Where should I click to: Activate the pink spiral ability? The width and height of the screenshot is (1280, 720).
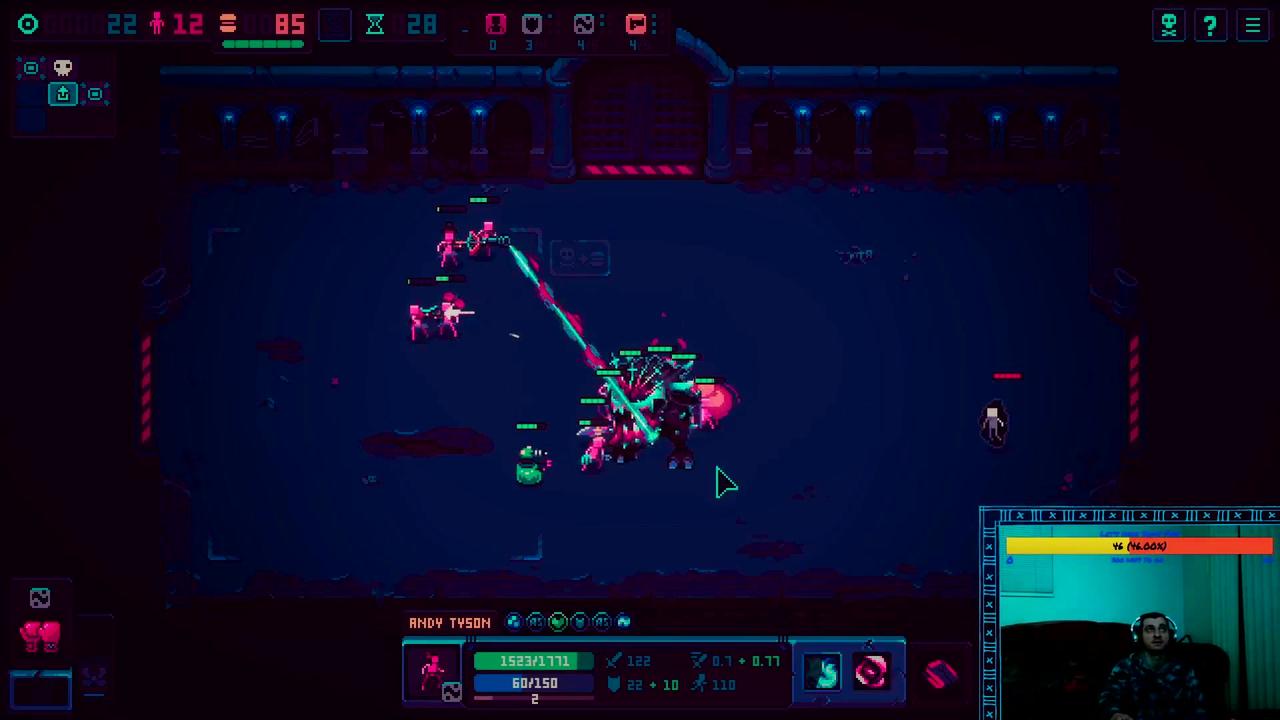[x=870, y=672]
